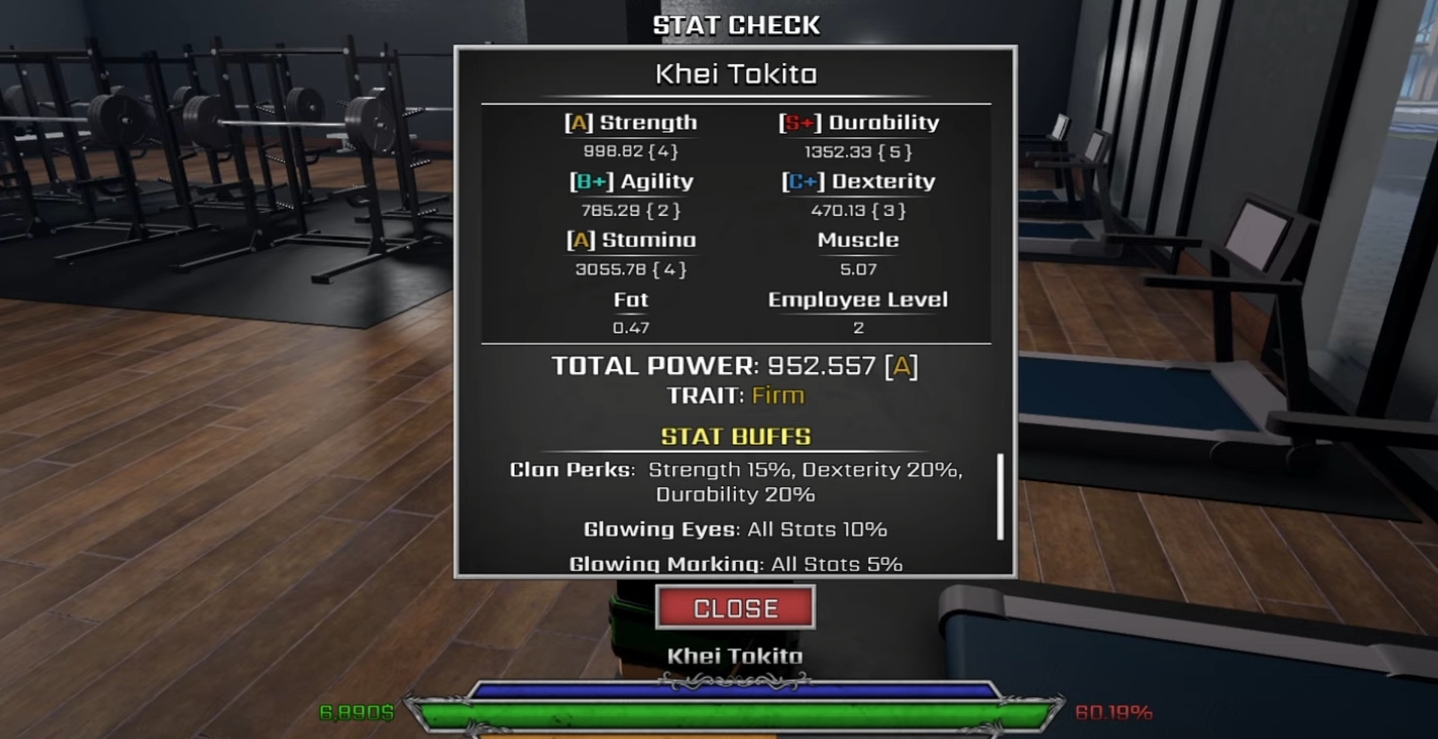Select the Muscle stat entry
This screenshot has height=739, width=1438.
pyautogui.click(x=857, y=240)
